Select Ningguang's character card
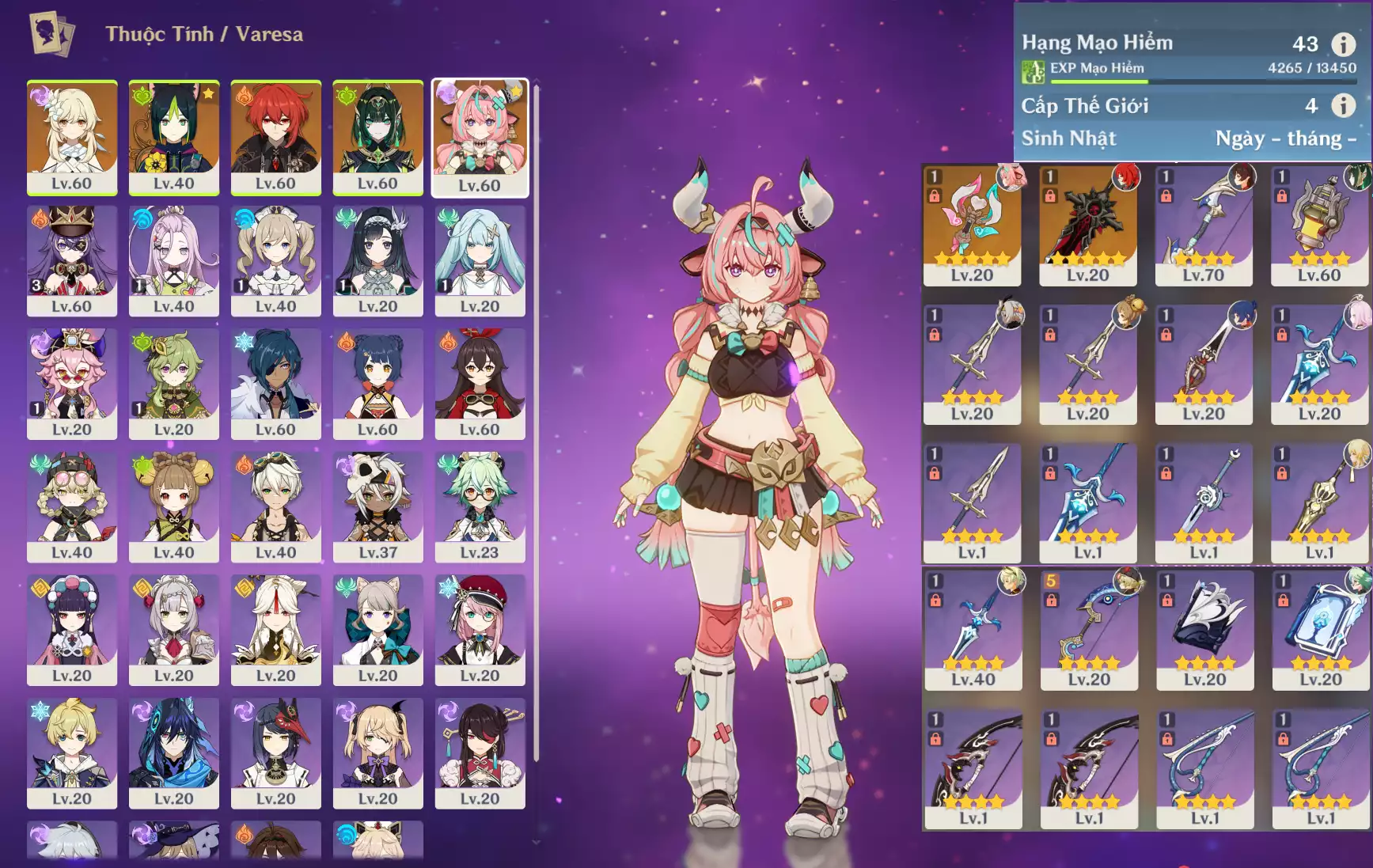Viewport: 1373px width, 868px height. pyautogui.click(x=275, y=630)
